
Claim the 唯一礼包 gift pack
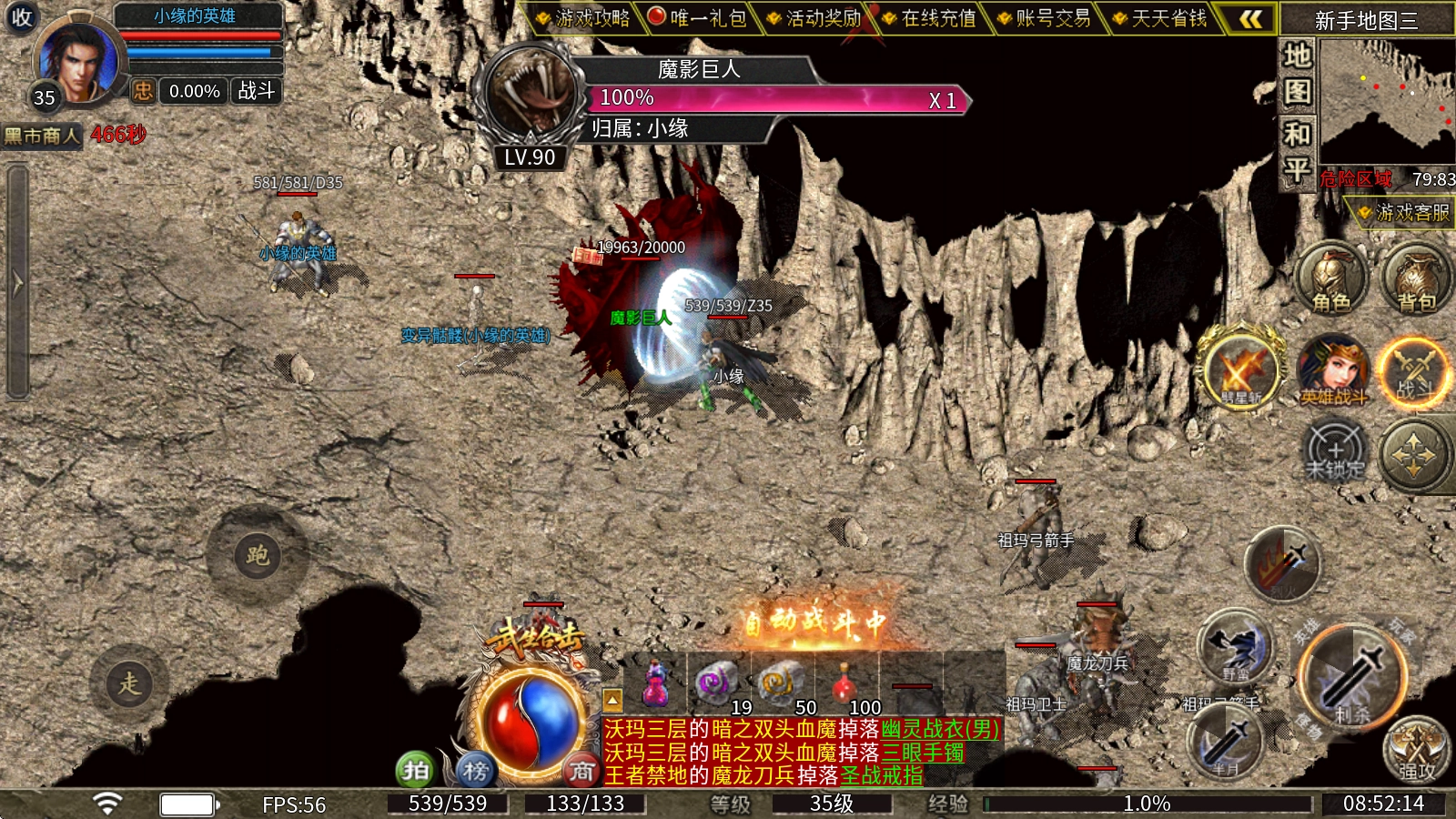pos(697,18)
